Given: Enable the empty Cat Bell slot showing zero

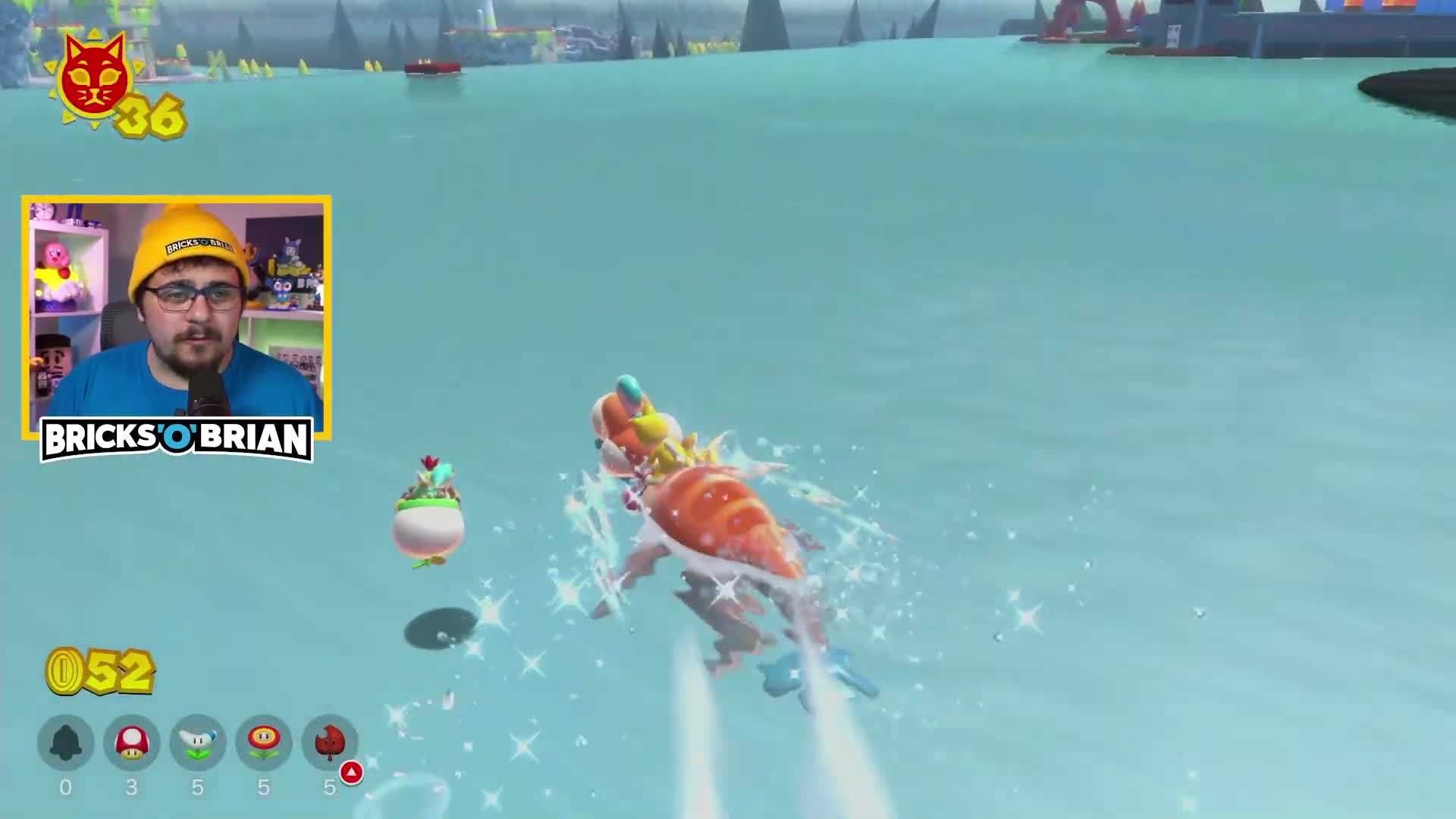Looking at the screenshot, I should [x=65, y=744].
